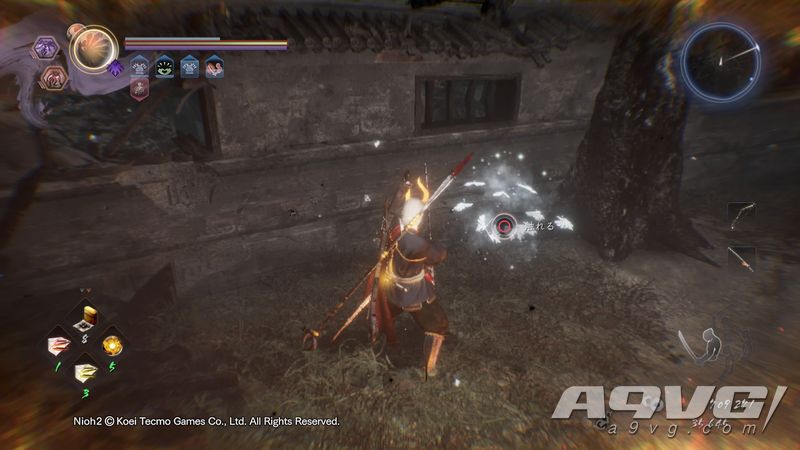
Task: Click the red status icon below buffs
Action: coord(140,90)
